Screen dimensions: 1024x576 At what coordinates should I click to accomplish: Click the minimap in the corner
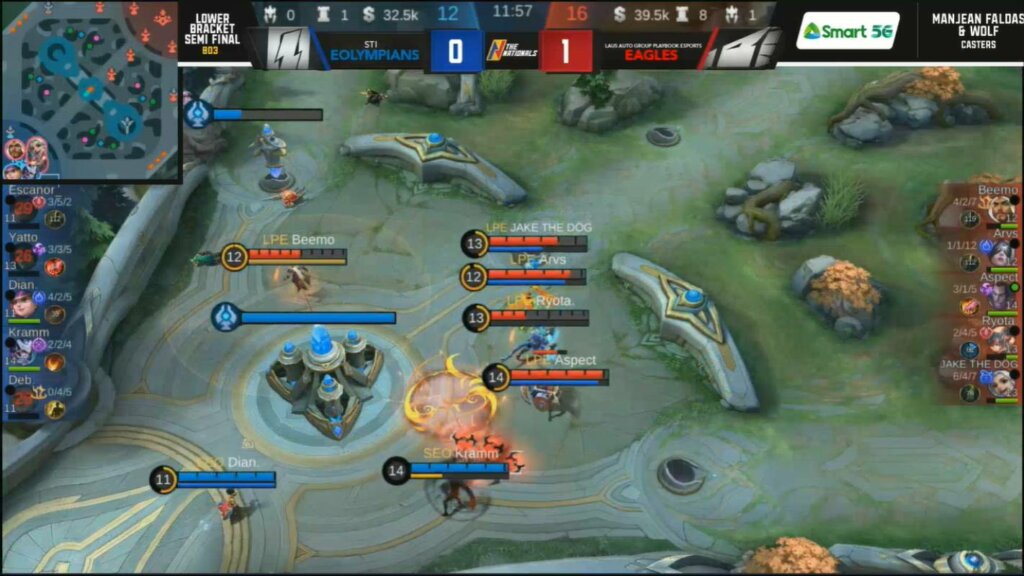pyautogui.click(x=90, y=90)
